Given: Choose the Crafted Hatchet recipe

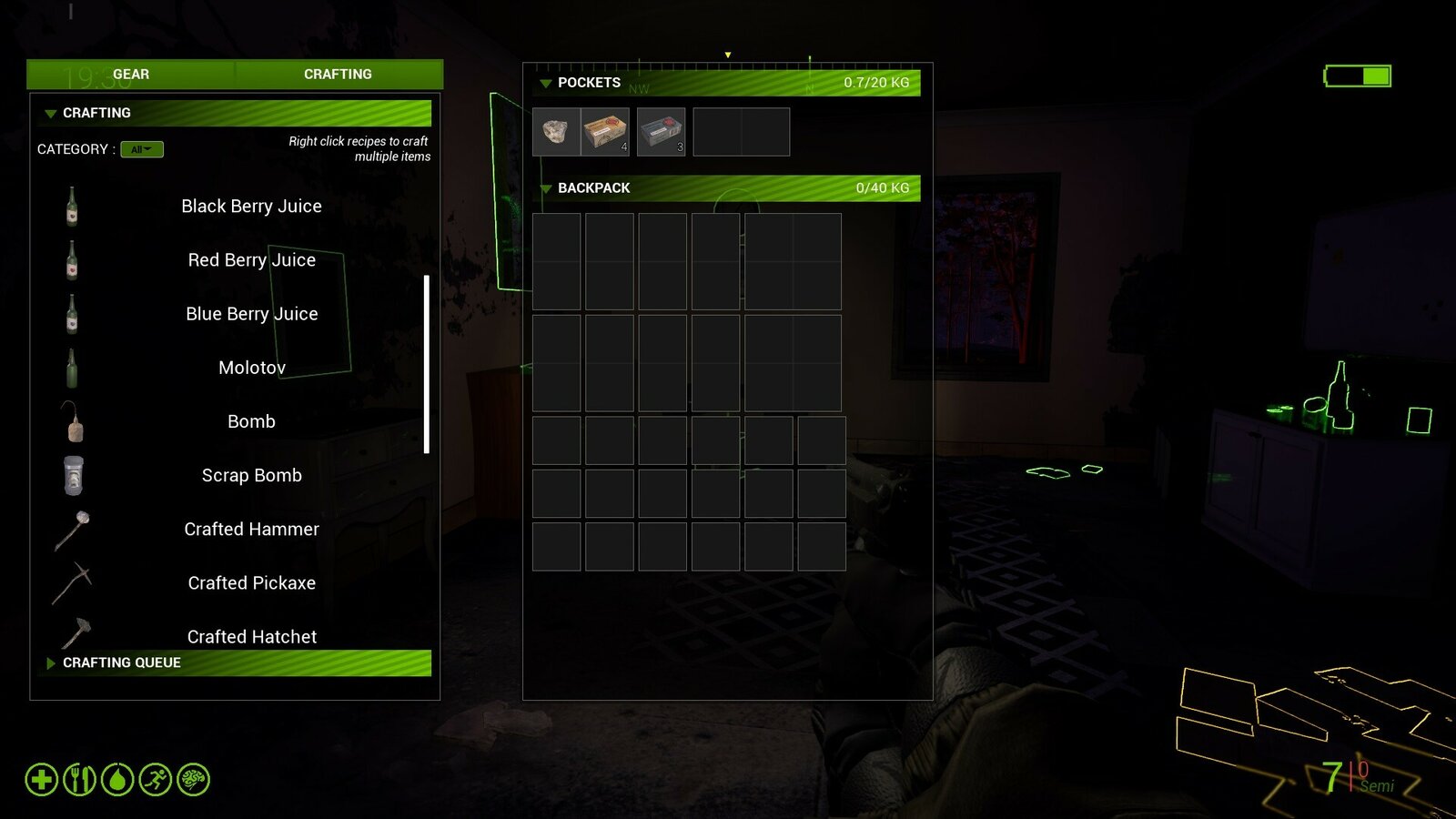Looking at the screenshot, I should (251, 636).
